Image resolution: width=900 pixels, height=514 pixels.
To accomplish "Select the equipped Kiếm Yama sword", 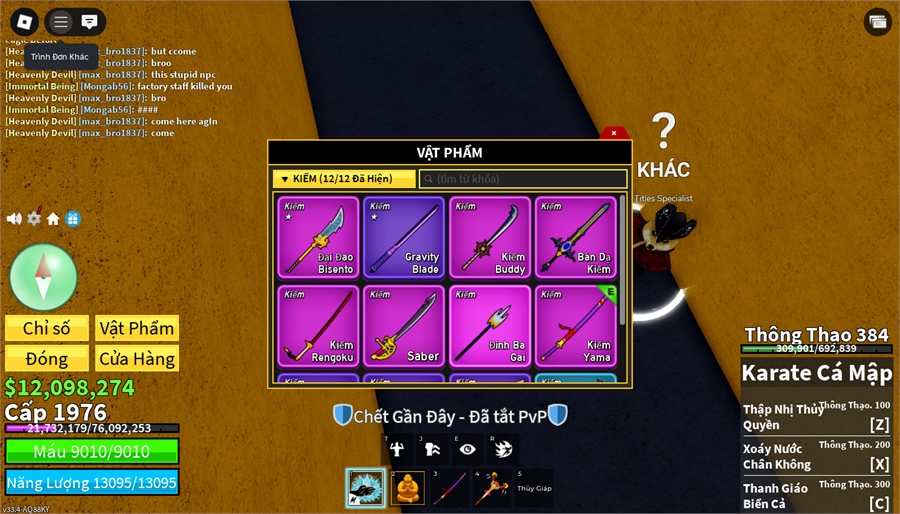I will [x=576, y=326].
